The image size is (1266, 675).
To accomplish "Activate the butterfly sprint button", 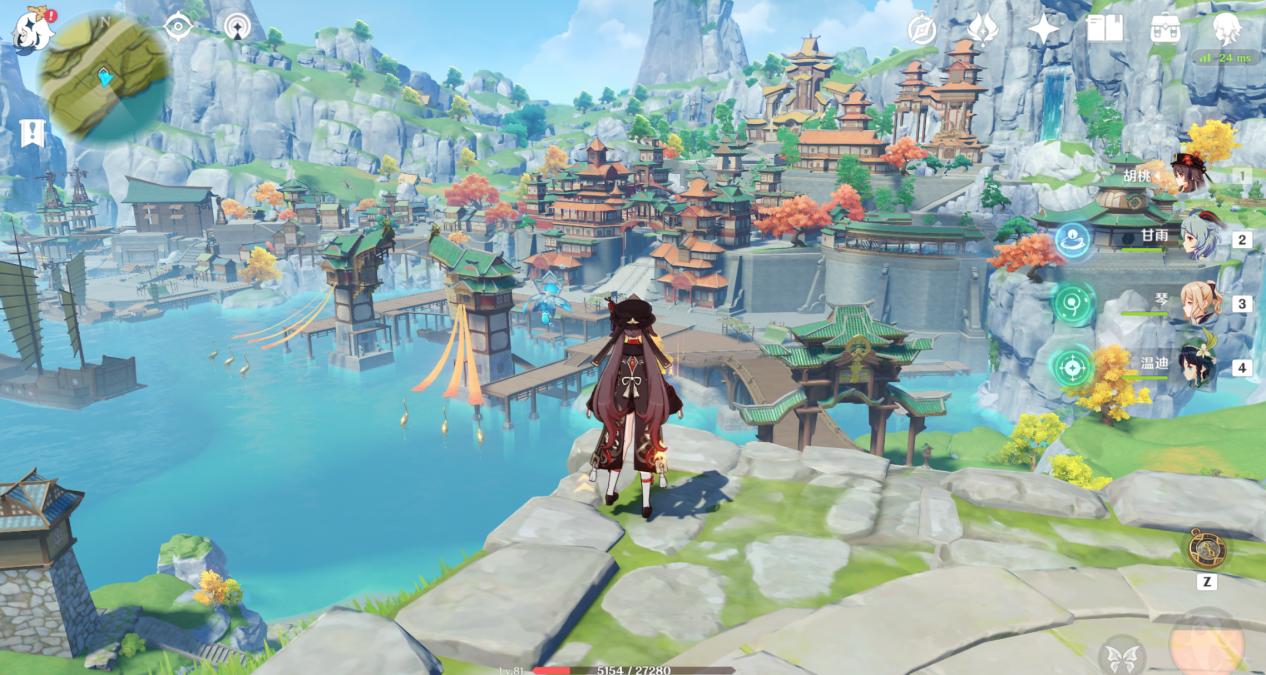I will pos(1122,656).
